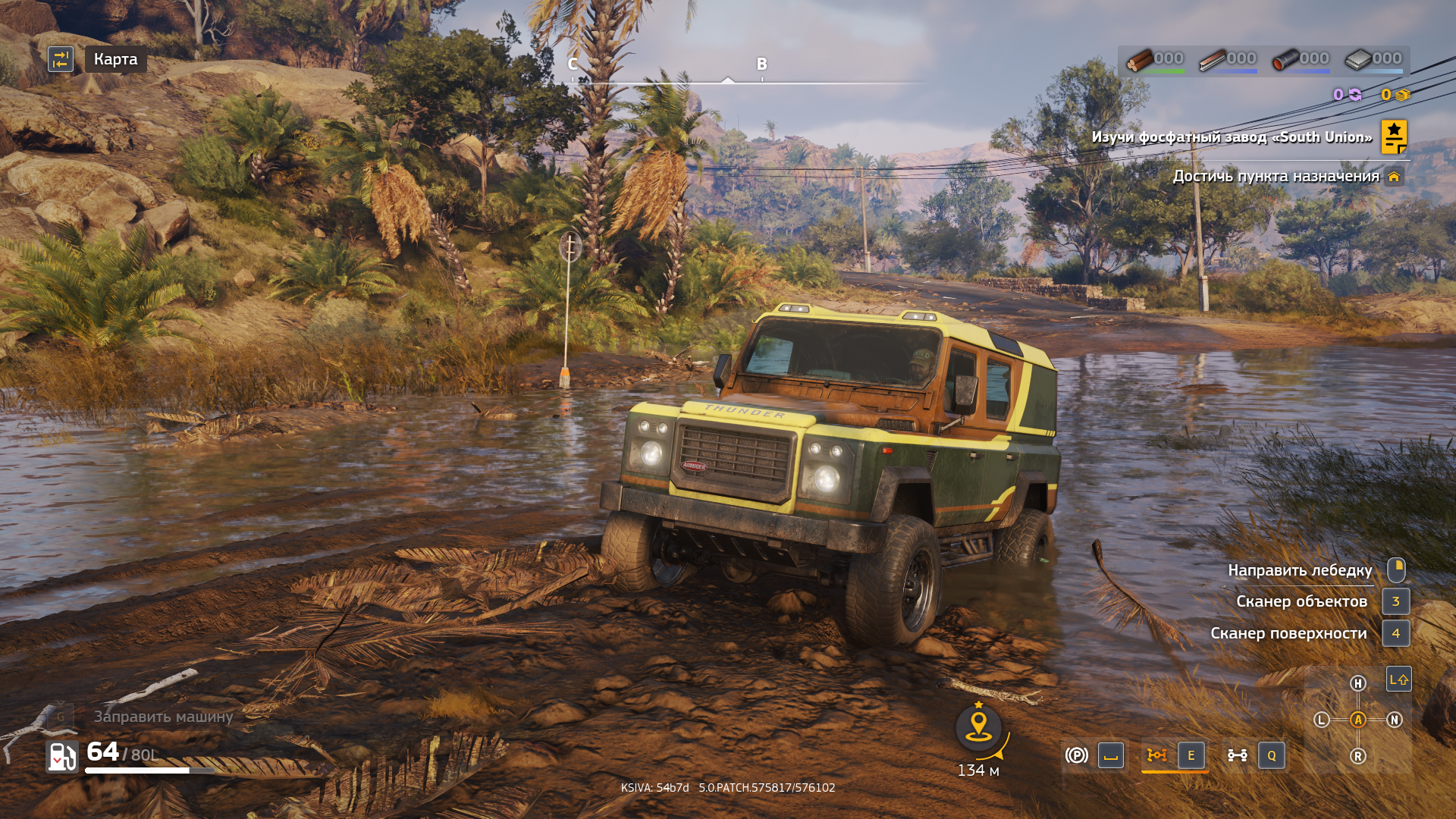The width and height of the screenshot is (1456, 819).
Task: Click the swap-arrows icon beside Карта
Action: tap(61, 59)
